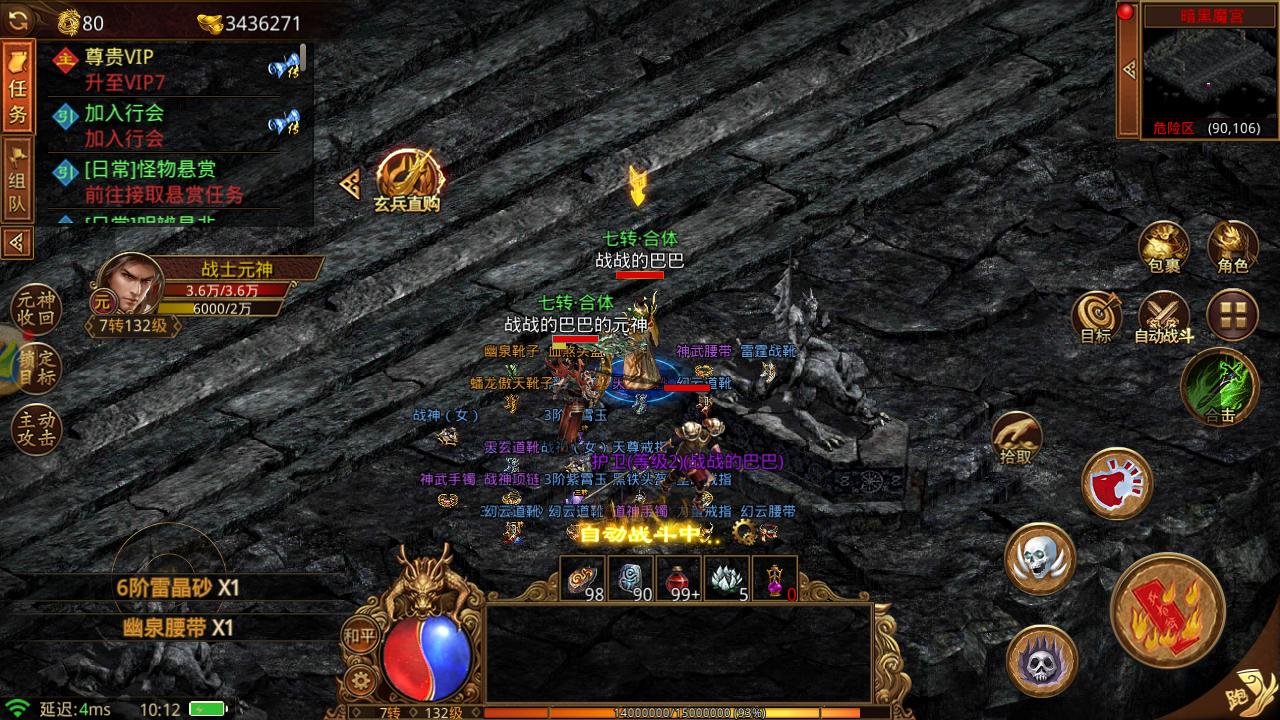Expand the minimap with its side arrow
1280x720 pixels.
(1128, 70)
